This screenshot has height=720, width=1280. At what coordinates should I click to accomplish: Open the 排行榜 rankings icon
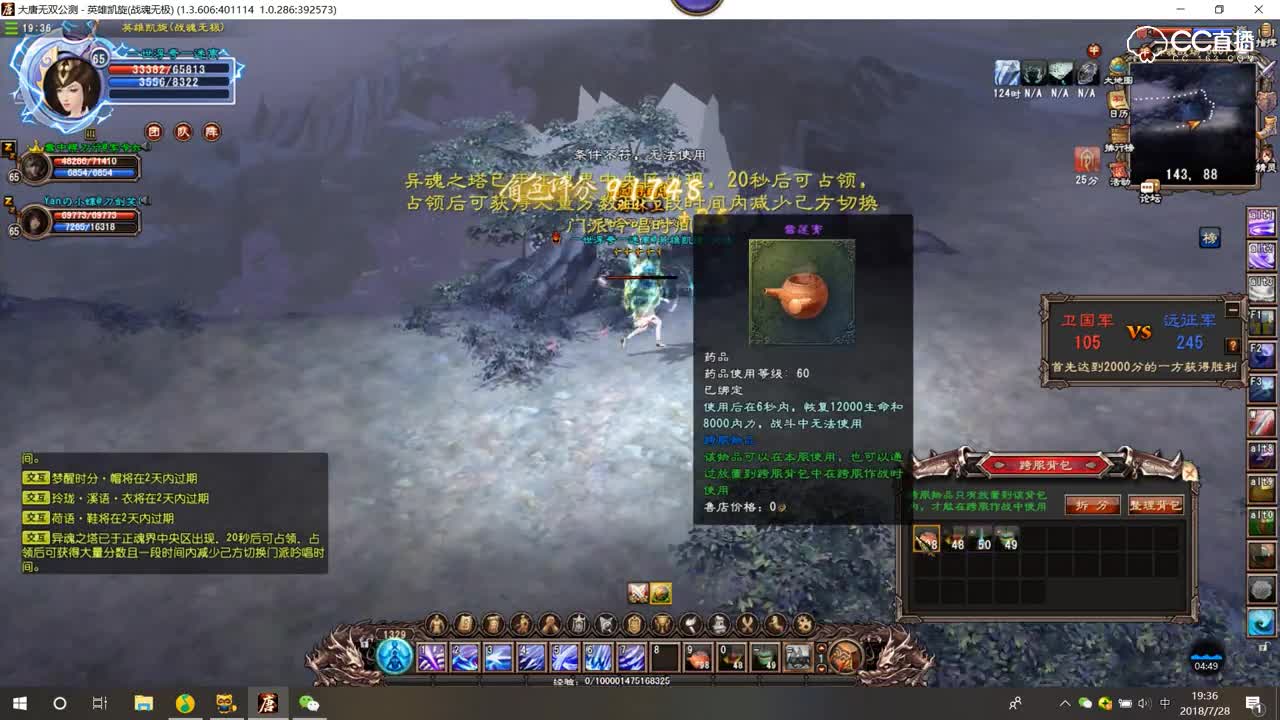1116,134
